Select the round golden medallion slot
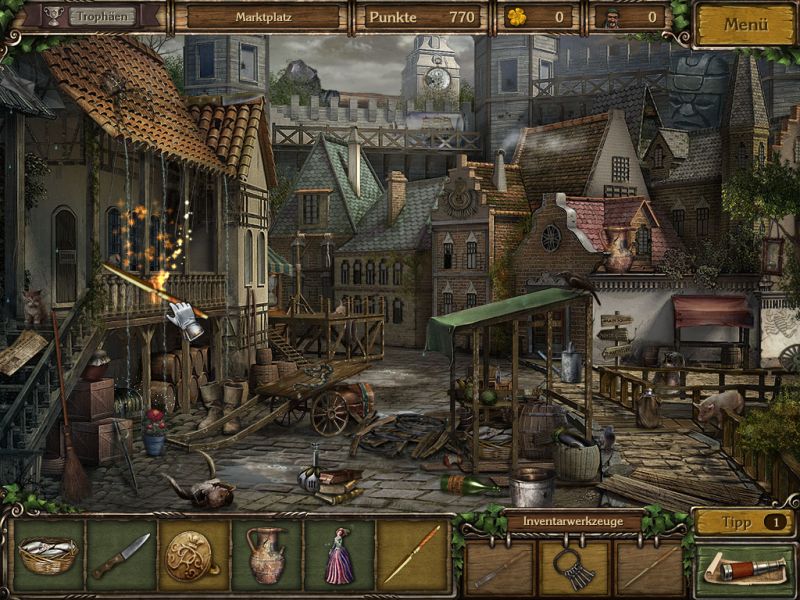The image size is (800, 600). [194, 555]
